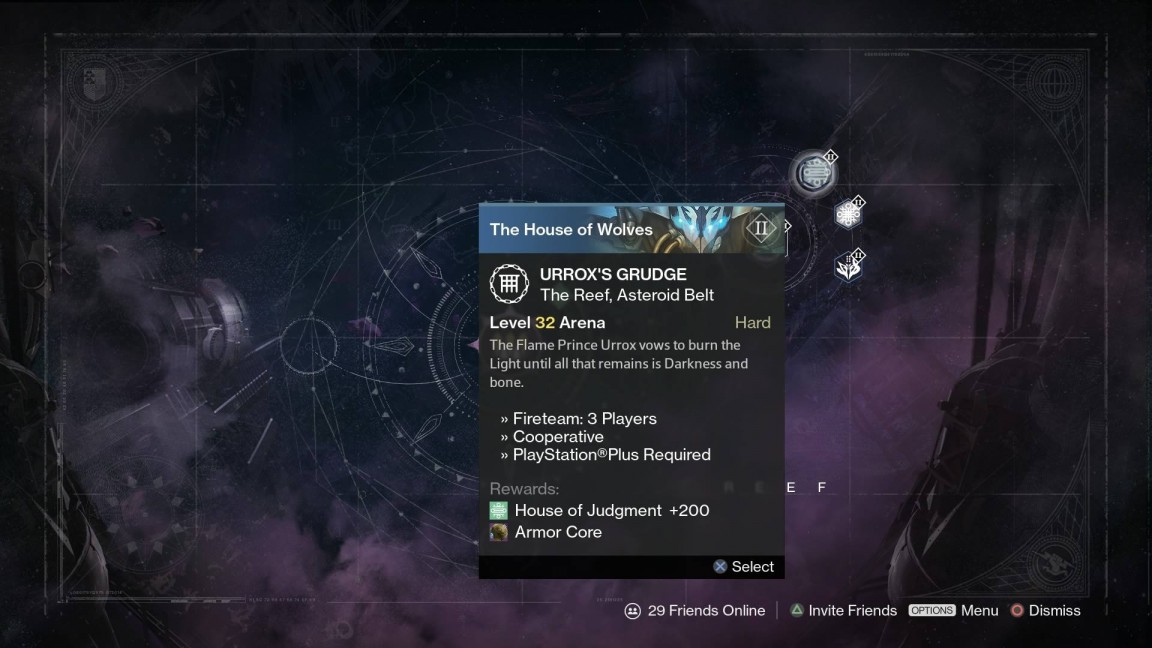Select the highlighted Urrox's Grudge arena node
Screen dimensions: 1152x648
click(x=811, y=174)
